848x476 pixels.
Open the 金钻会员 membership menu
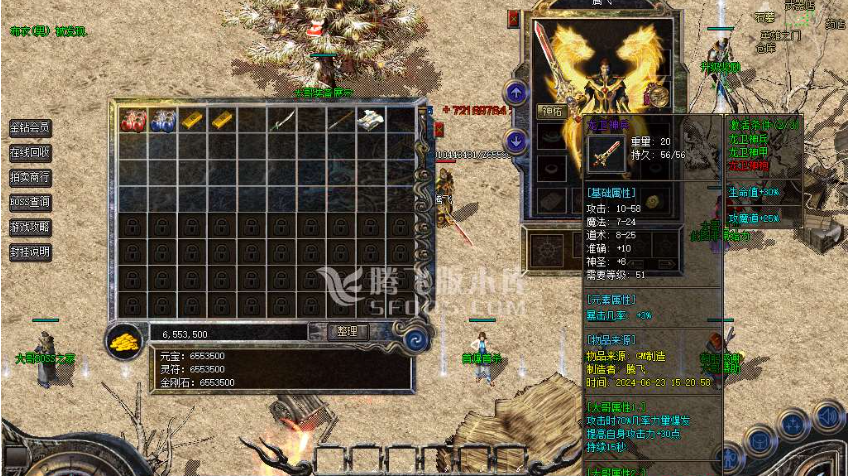coord(30,128)
